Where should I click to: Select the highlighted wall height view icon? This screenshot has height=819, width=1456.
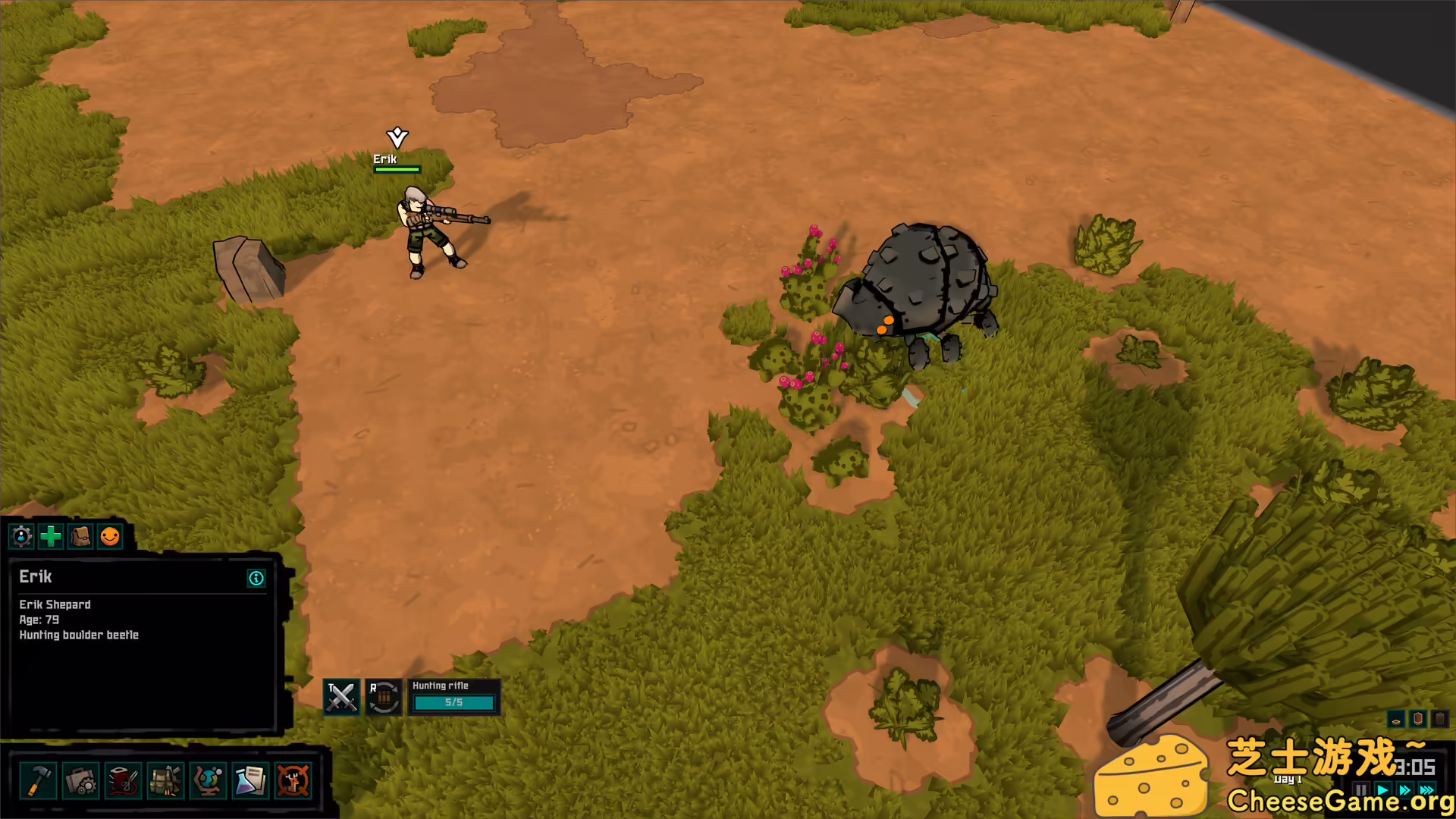pos(1418,719)
